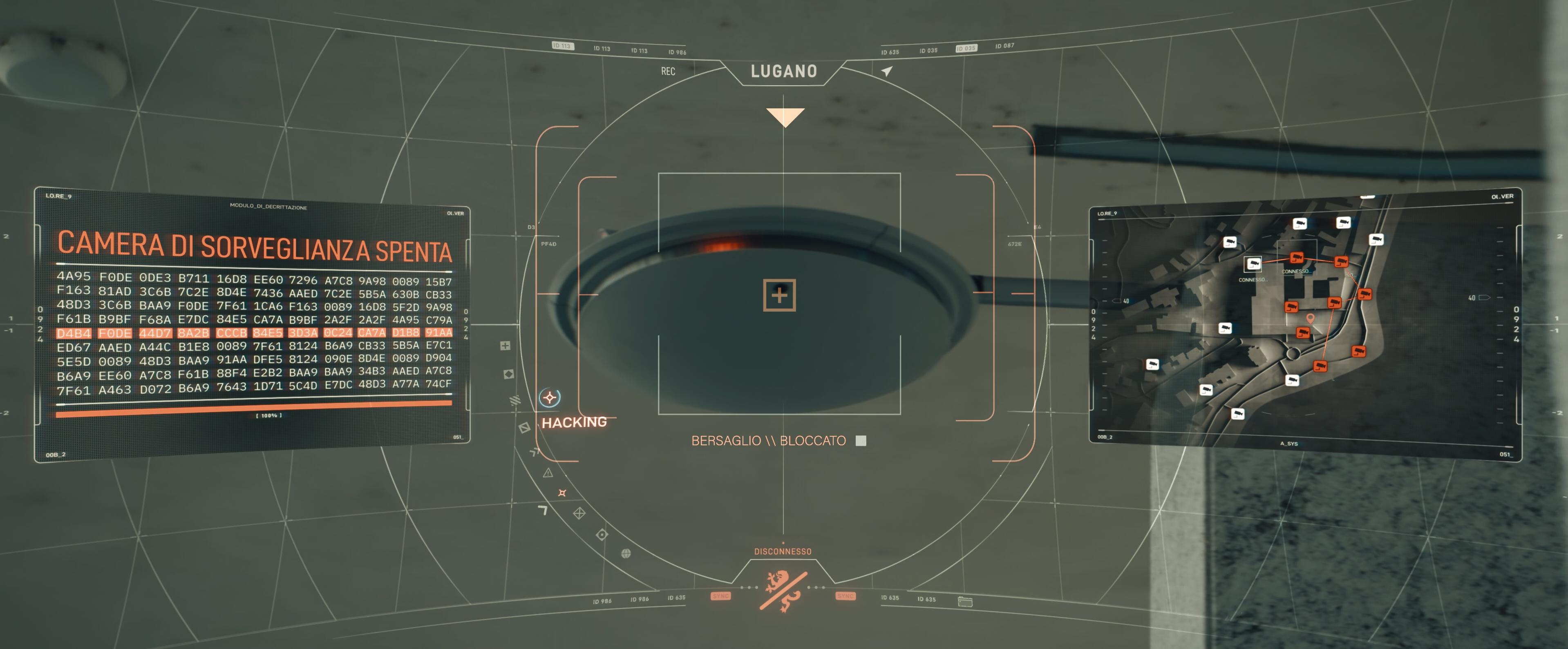Click the orange four-point star icon on arc
The image size is (1568, 649).
point(562,493)
